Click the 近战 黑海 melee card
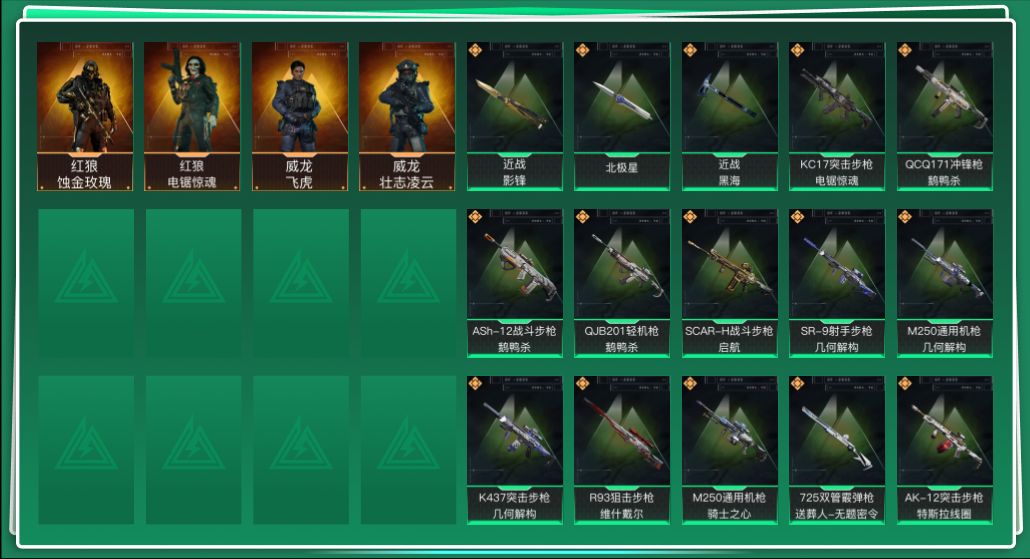This screenshot has width=1030, height=559. tap(729, 115)
